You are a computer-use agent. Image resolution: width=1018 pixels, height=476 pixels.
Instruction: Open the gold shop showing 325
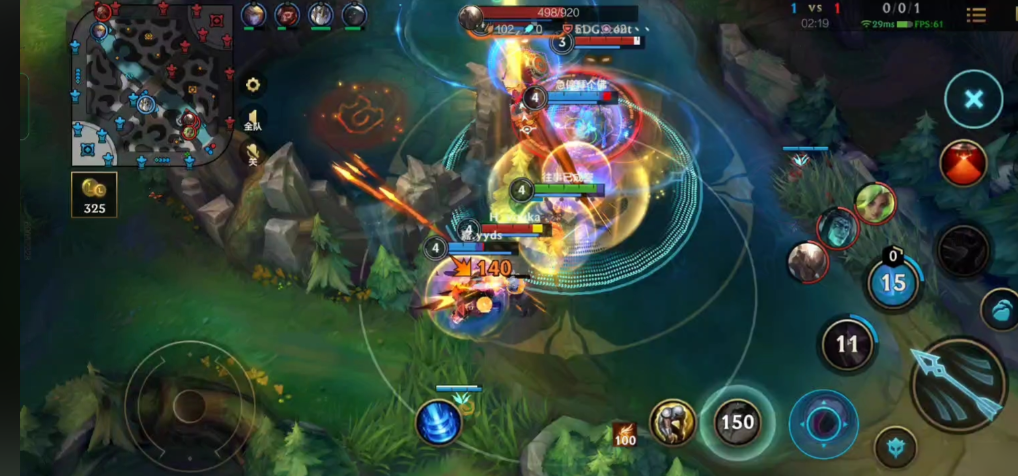pos(94,194)
